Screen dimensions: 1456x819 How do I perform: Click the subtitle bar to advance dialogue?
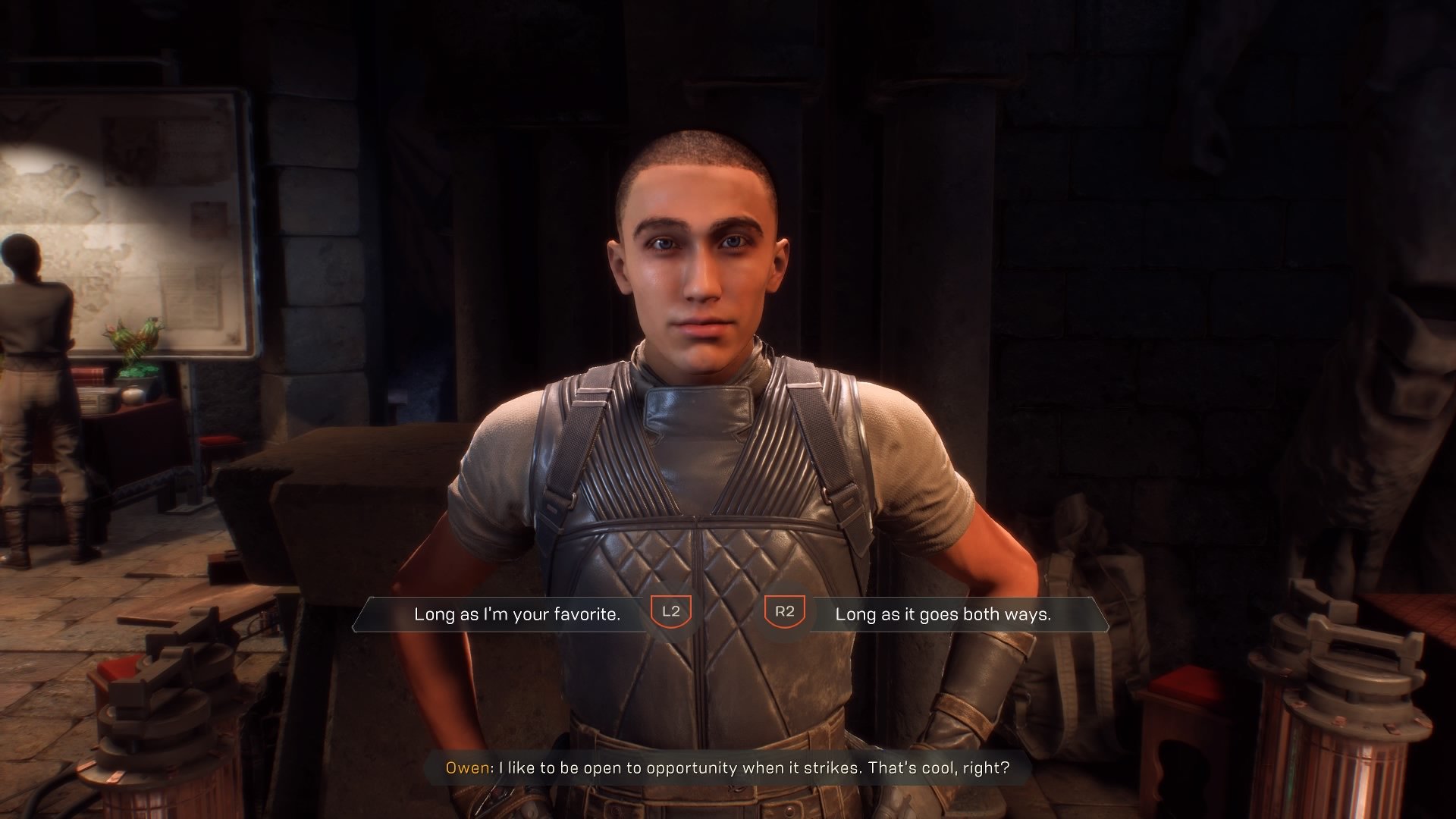pyautogui.click(x=728, y=768)
